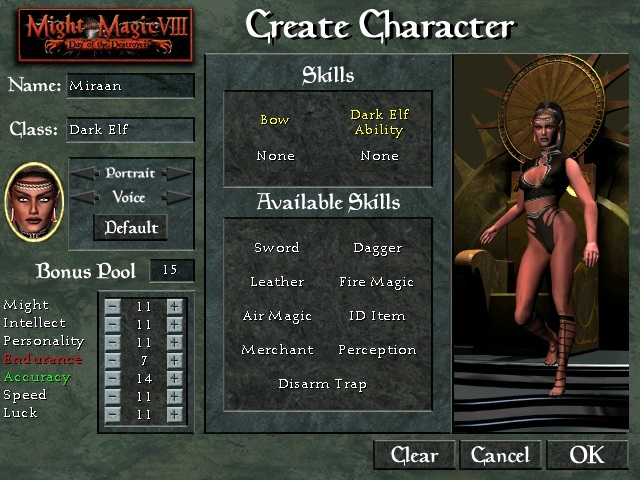The height and width of the screenshot is (482, 644).
Task: Add the Perception skill
Action: pyautogui.click(x=377, y=350)
